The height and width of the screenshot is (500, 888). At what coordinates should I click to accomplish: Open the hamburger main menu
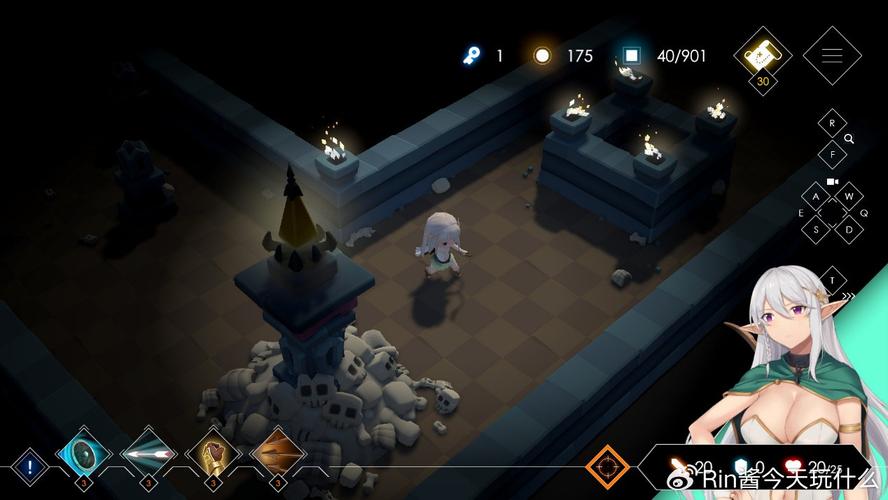832,55
